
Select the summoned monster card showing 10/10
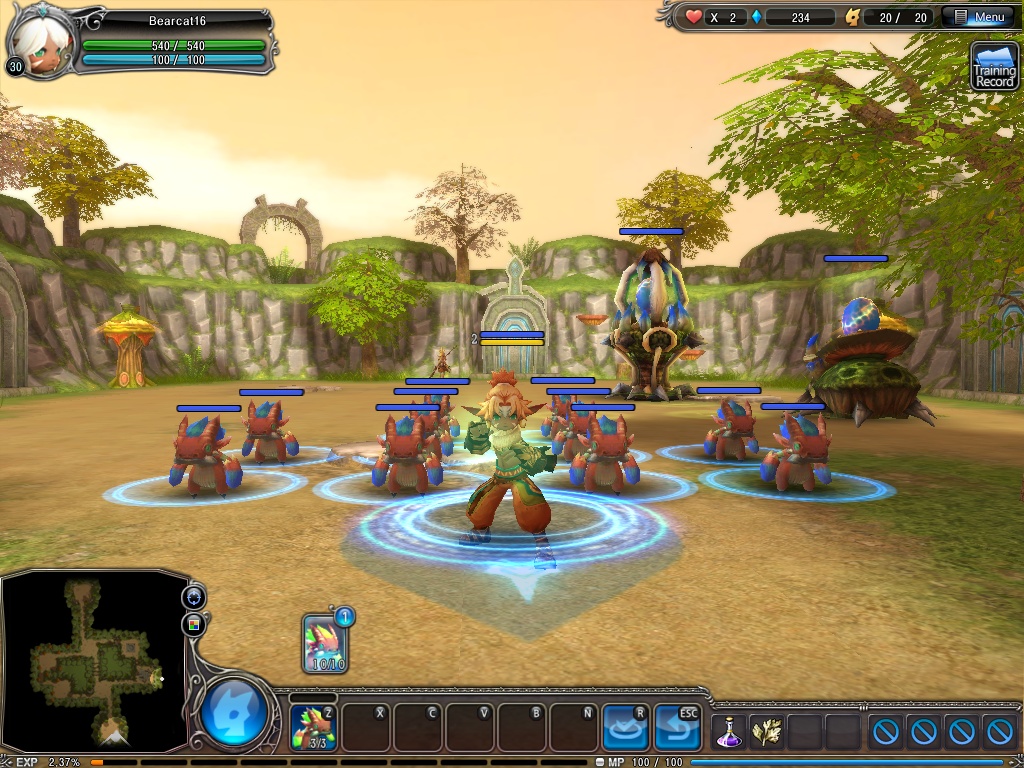coord(326,643)
